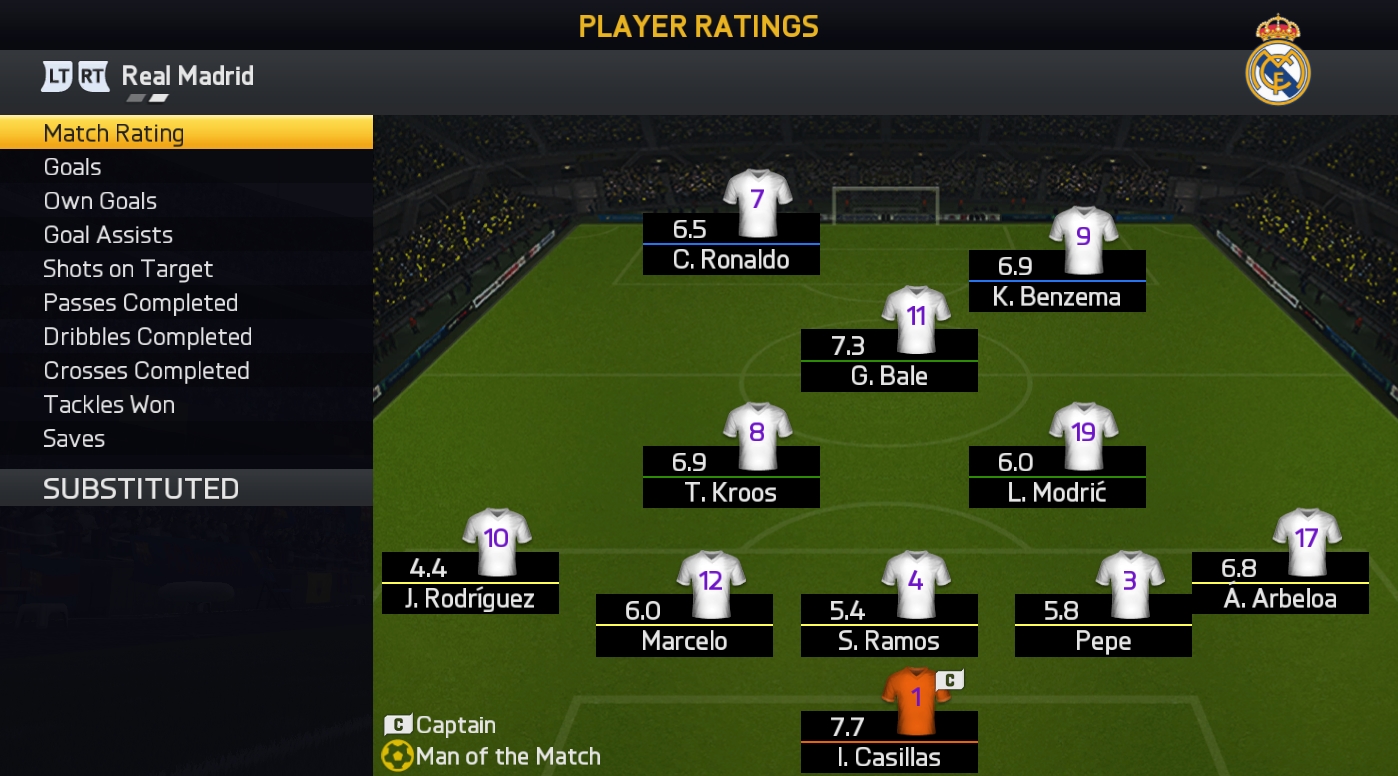Pick goalkeeper I. Casillas' card

point(889,741)
